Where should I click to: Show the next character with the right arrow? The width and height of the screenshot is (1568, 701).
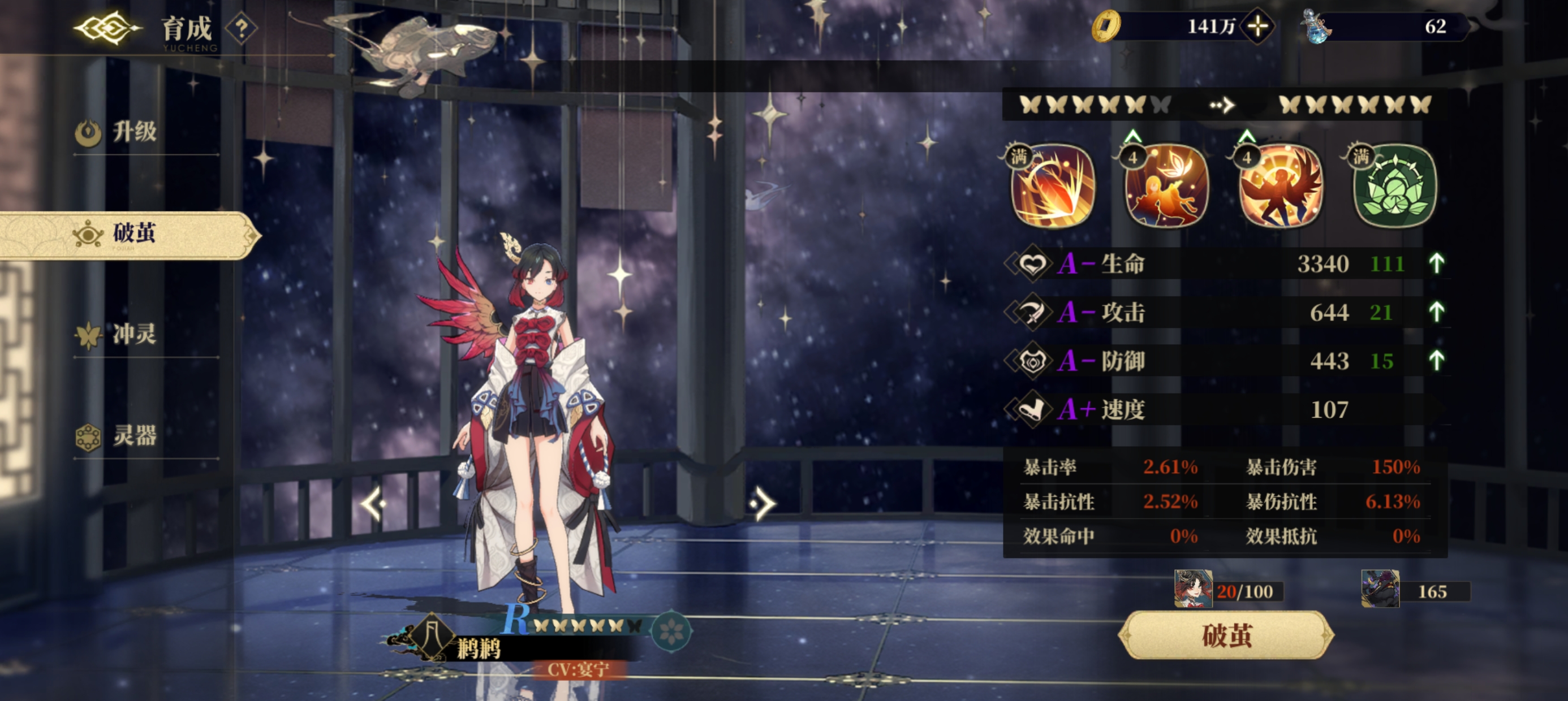coord(763,503)
